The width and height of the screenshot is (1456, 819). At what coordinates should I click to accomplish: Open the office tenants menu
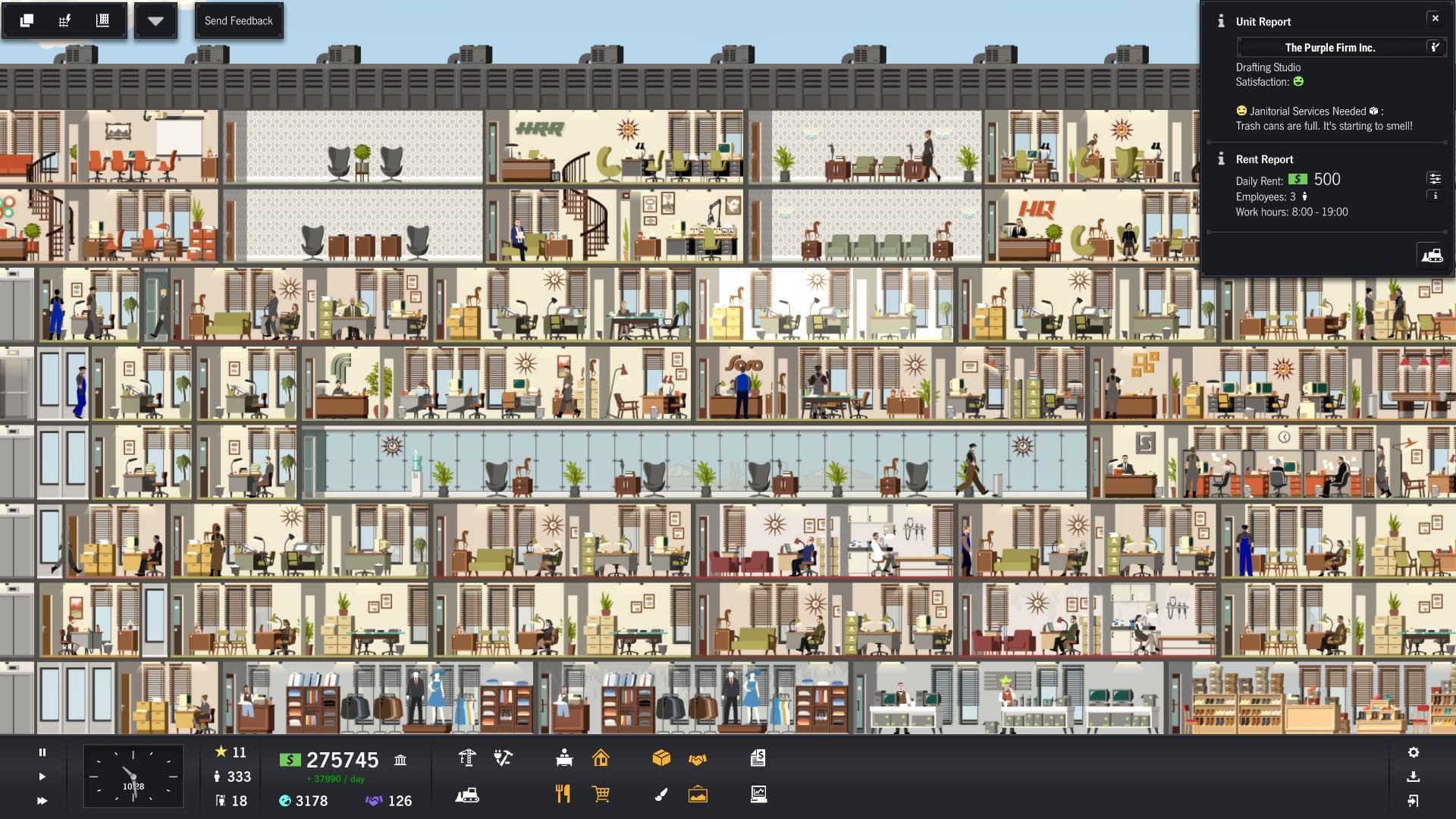[563, 758]
